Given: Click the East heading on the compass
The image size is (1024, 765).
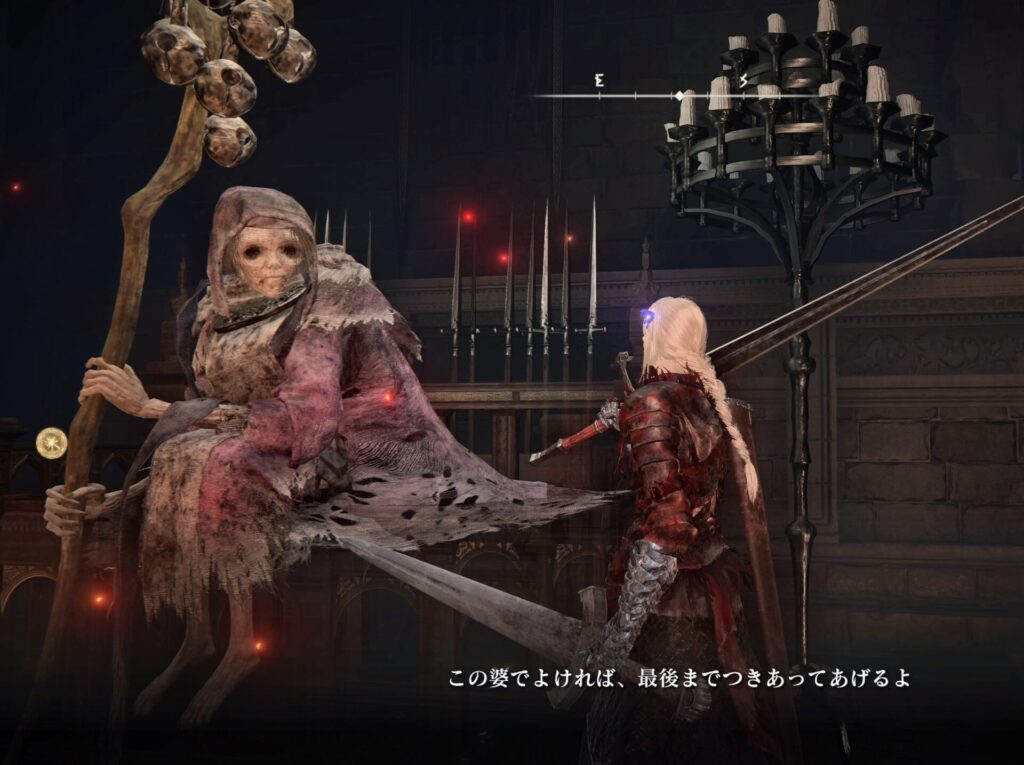Looking at the screenshot, I should [599, 81].
